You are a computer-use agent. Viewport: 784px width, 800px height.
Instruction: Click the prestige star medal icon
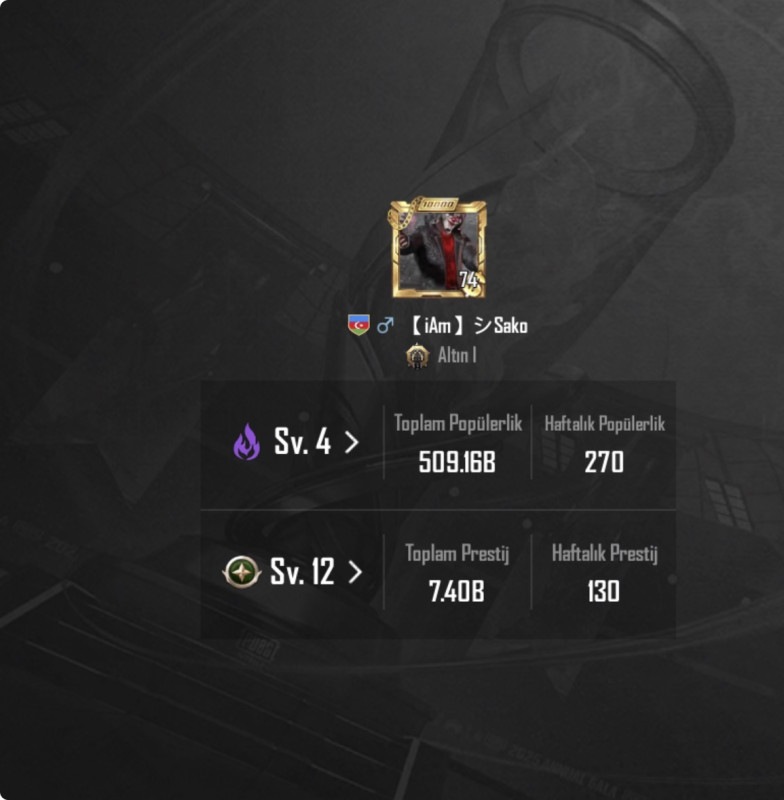tap(242, 572)
